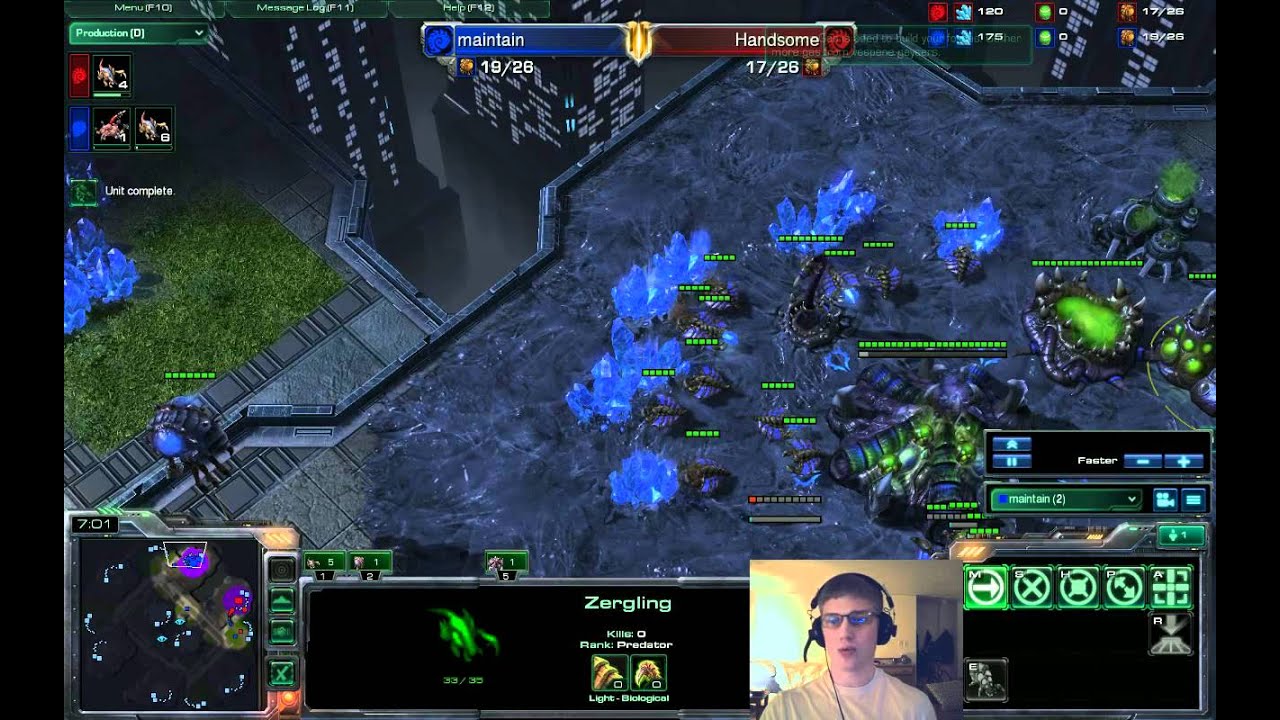Screen dimensions: 1280x720
Task: Activate the Stop command
Action: point(1032,587)
